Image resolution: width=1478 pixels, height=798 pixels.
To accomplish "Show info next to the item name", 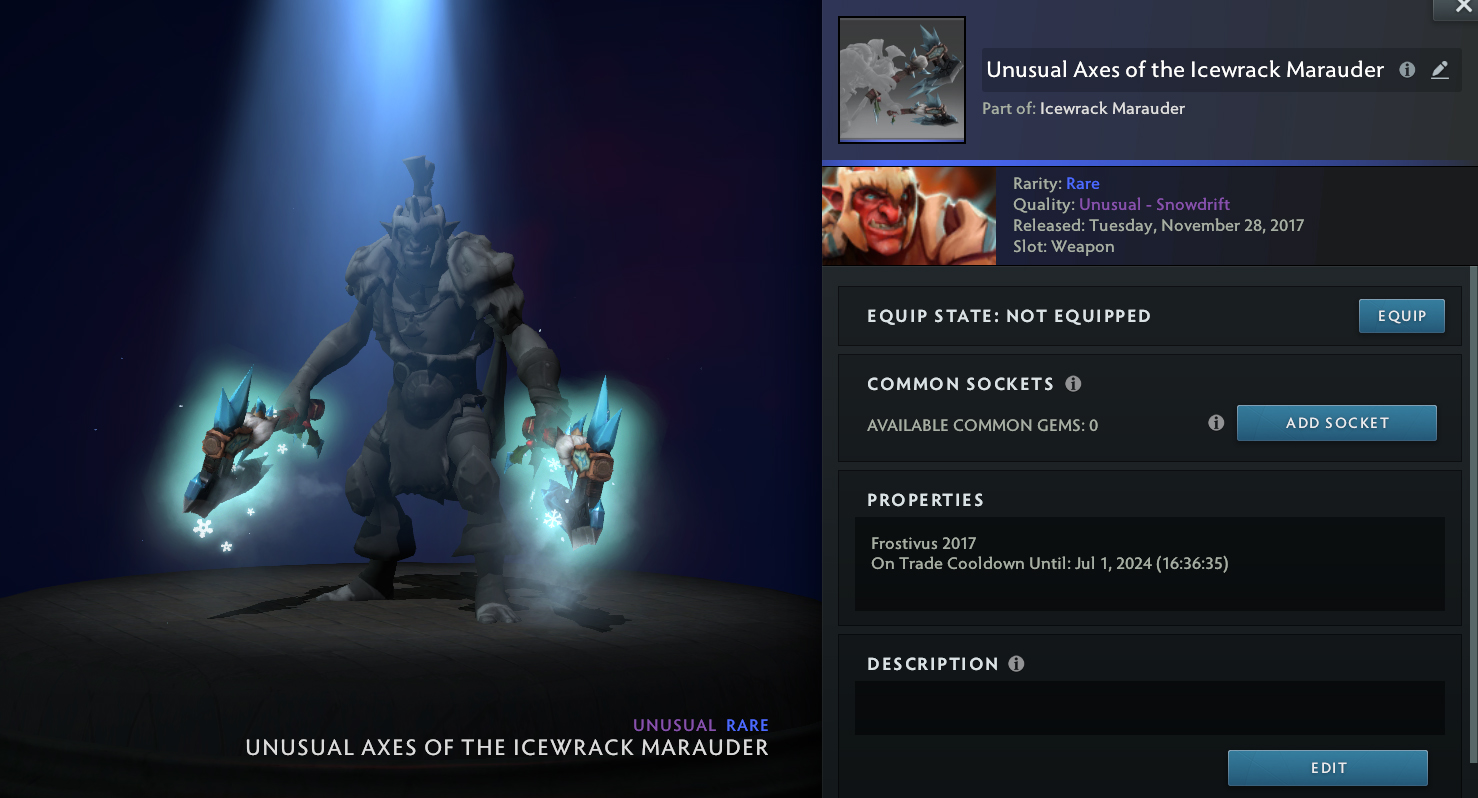I will (1407, 70).
